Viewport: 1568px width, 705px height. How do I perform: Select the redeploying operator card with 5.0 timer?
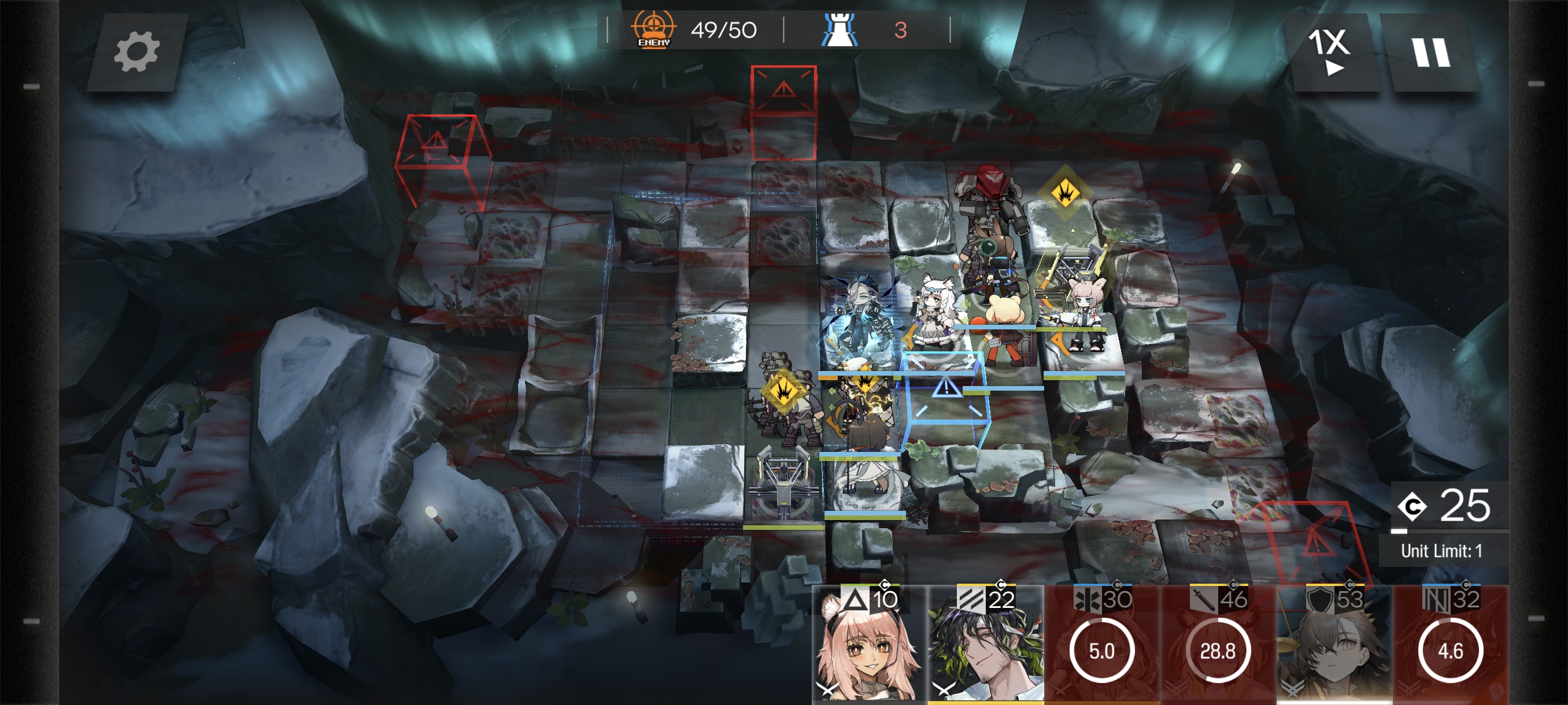(1101, 646)
